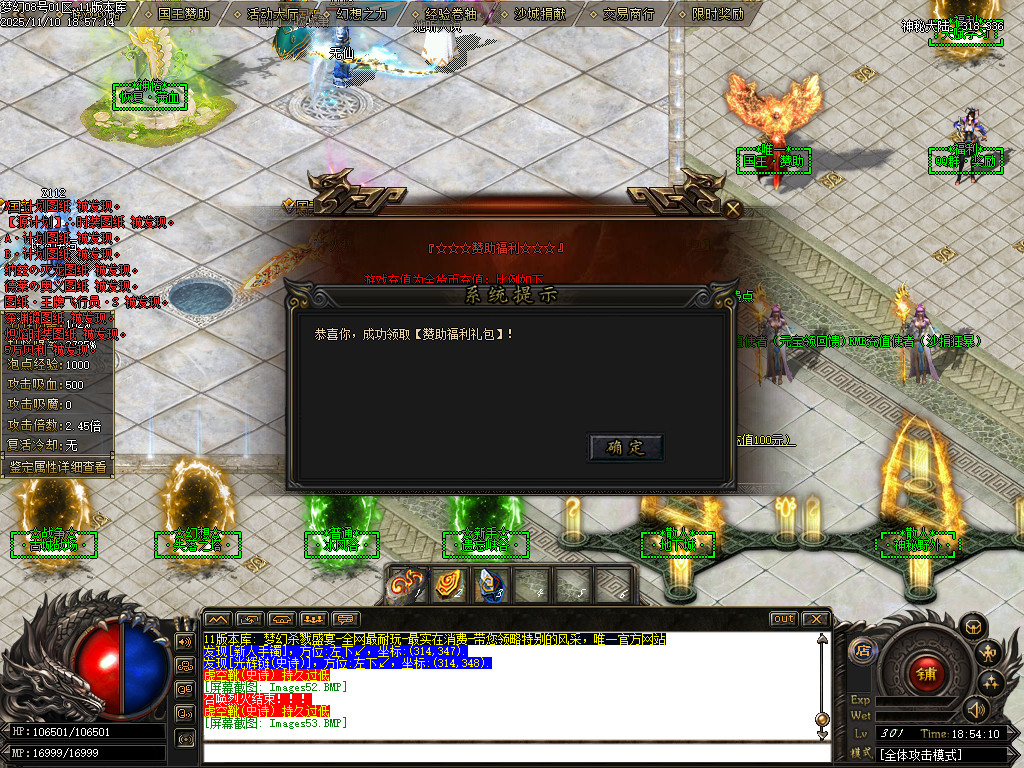The height and width of the screenshot is (768, 1024).
Task: Open the 幻想之力 menu
Action: click(362, 14)
